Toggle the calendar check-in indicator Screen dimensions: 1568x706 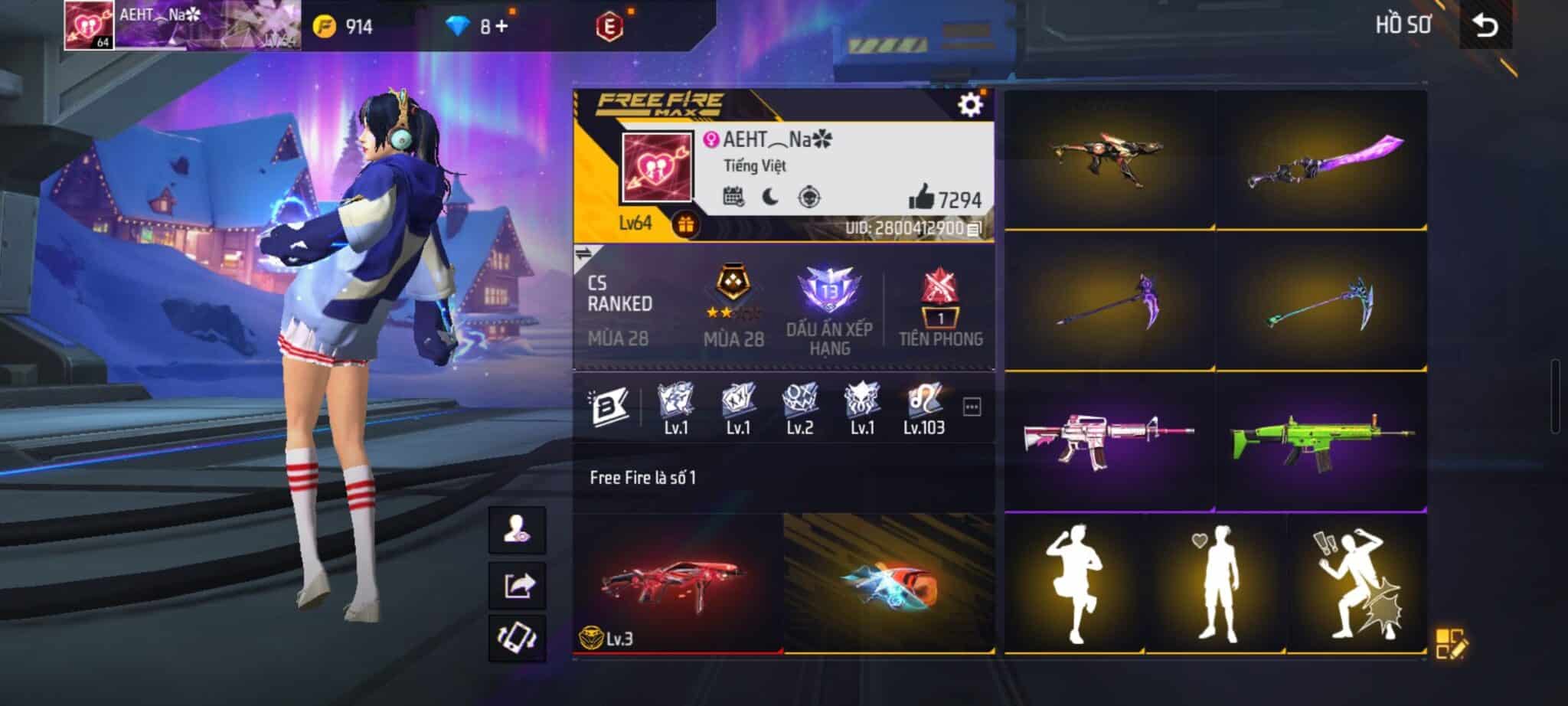click(734, 197)
